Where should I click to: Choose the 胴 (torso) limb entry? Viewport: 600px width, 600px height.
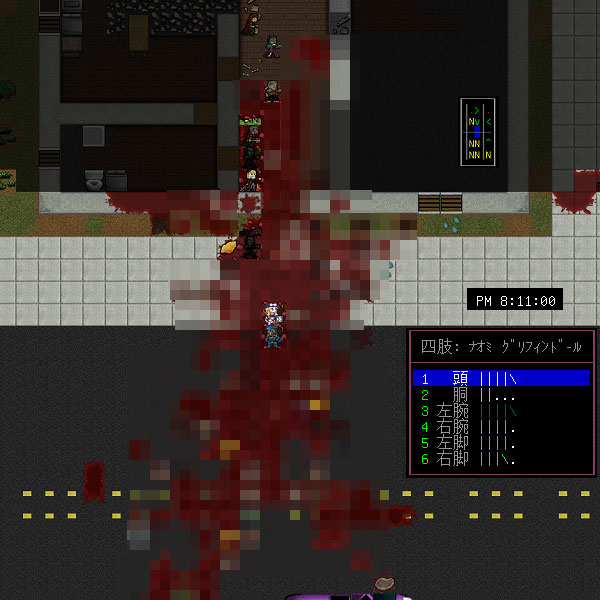[x=500, y=394]
